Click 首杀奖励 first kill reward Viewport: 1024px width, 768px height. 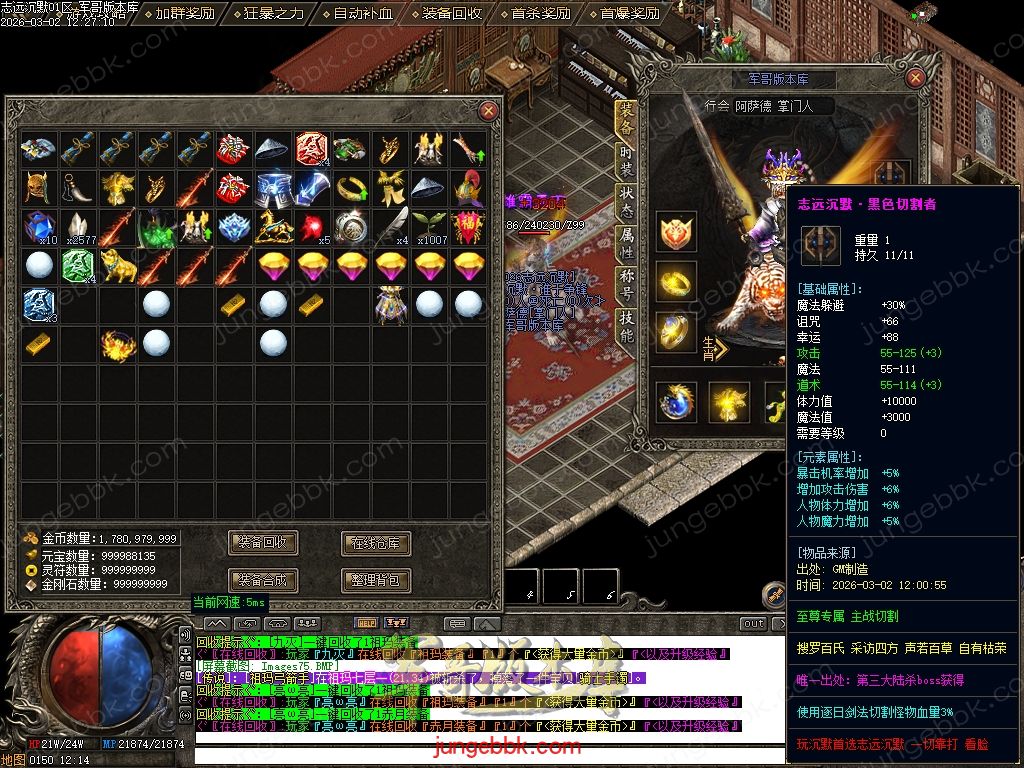(x=540, y=14)
